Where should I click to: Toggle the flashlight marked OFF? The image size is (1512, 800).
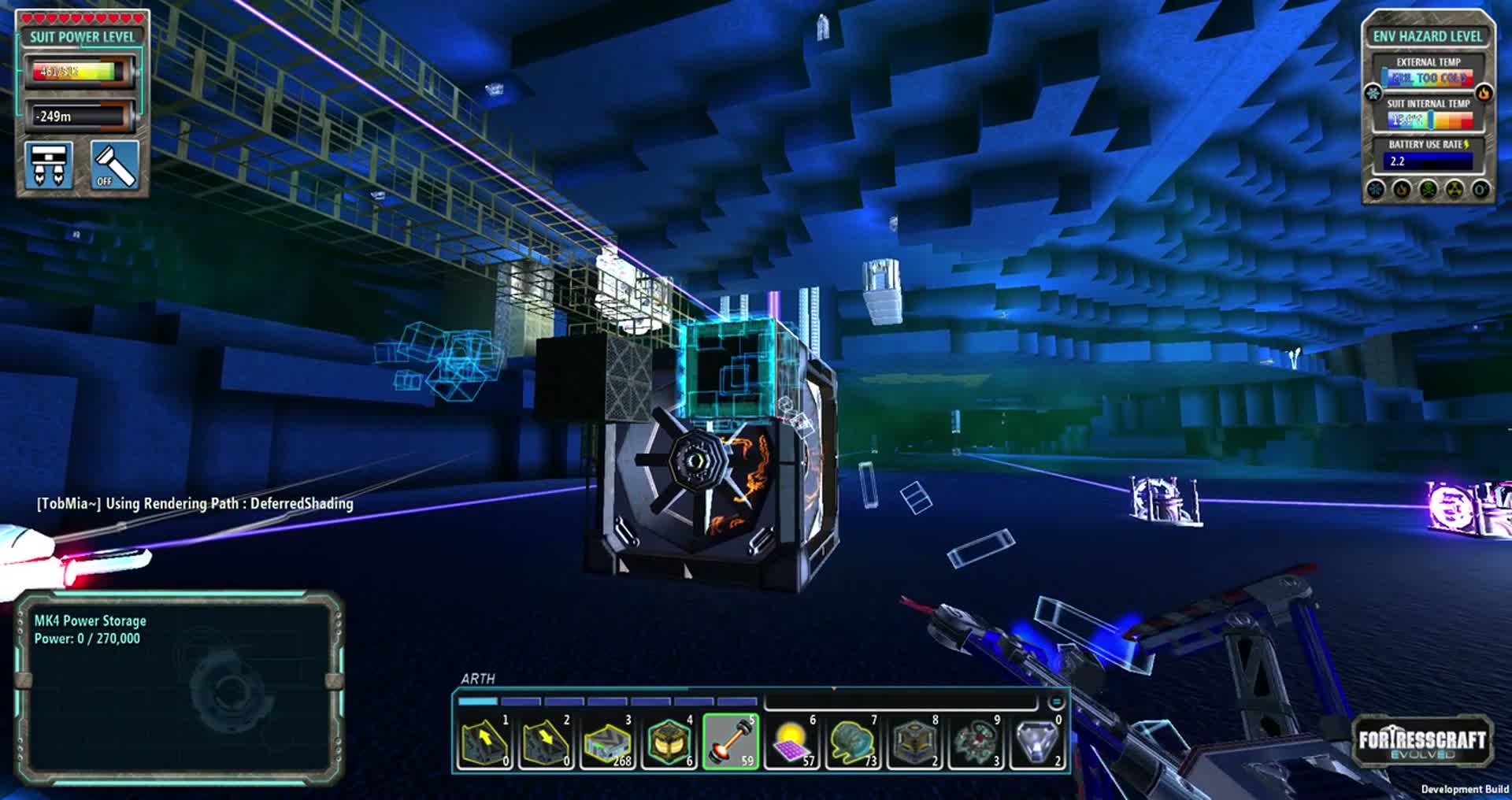coord(115,165)
